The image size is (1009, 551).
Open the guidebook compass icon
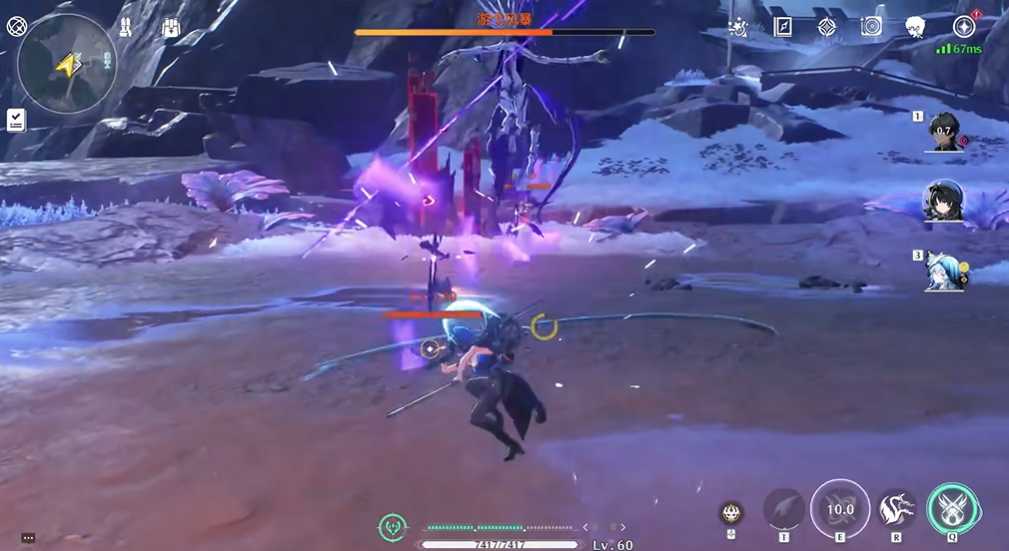(783, 27)
